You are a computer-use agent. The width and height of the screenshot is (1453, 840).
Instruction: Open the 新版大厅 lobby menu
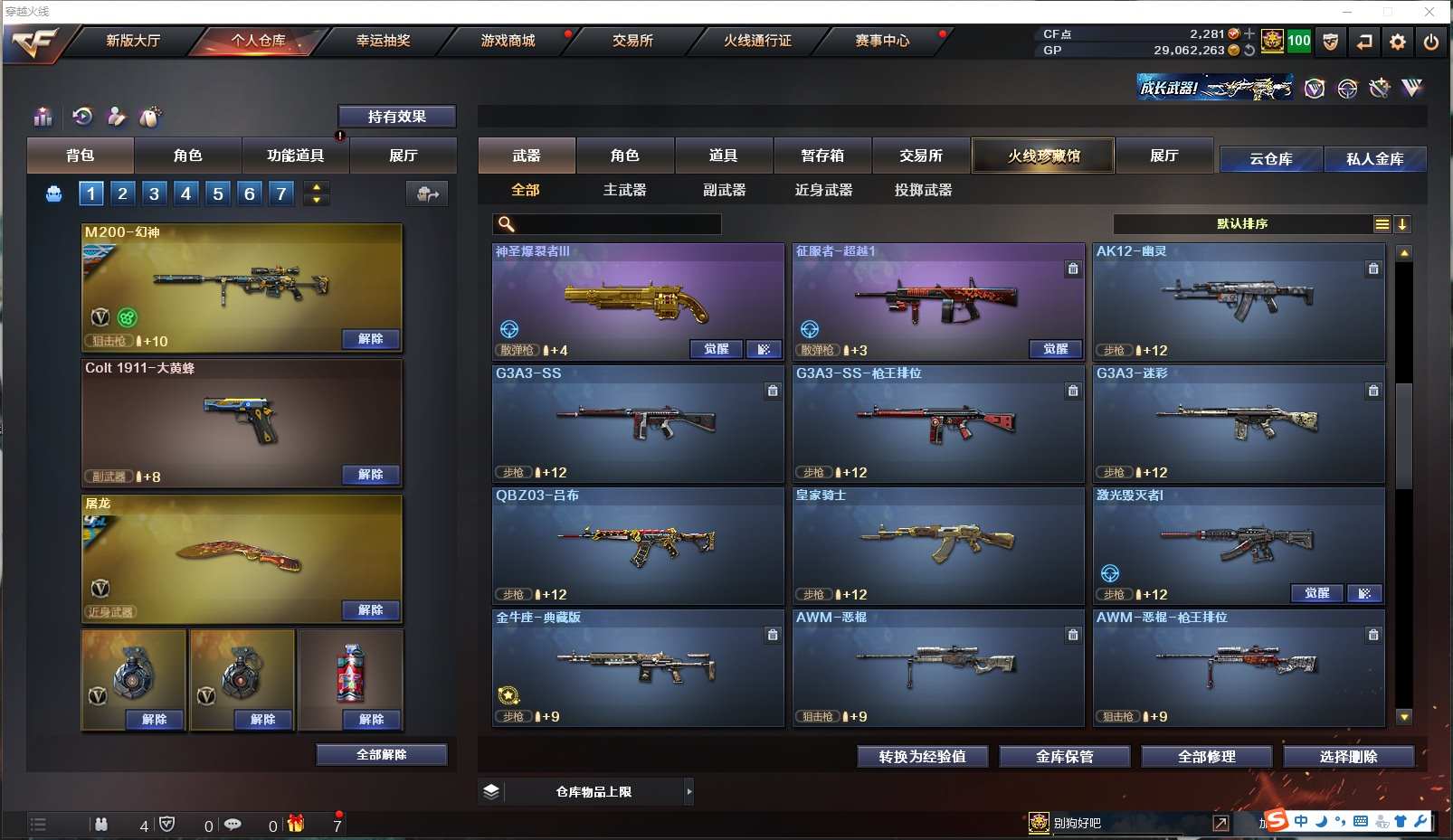tap(133, 41)
